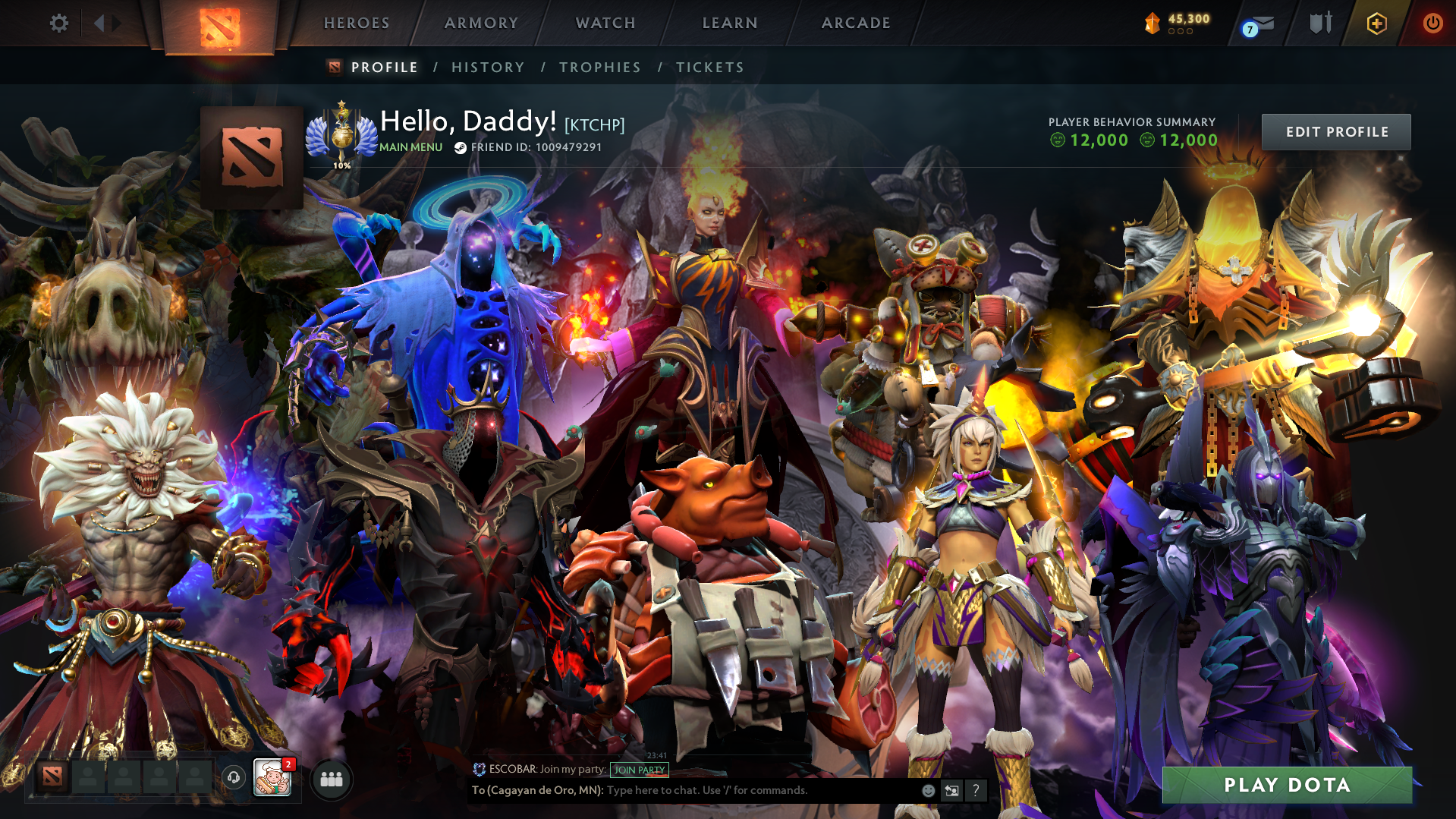This screenshot has width=1456, height=819.
Task: Open settings with the gear icon
Action: point(58,23)
